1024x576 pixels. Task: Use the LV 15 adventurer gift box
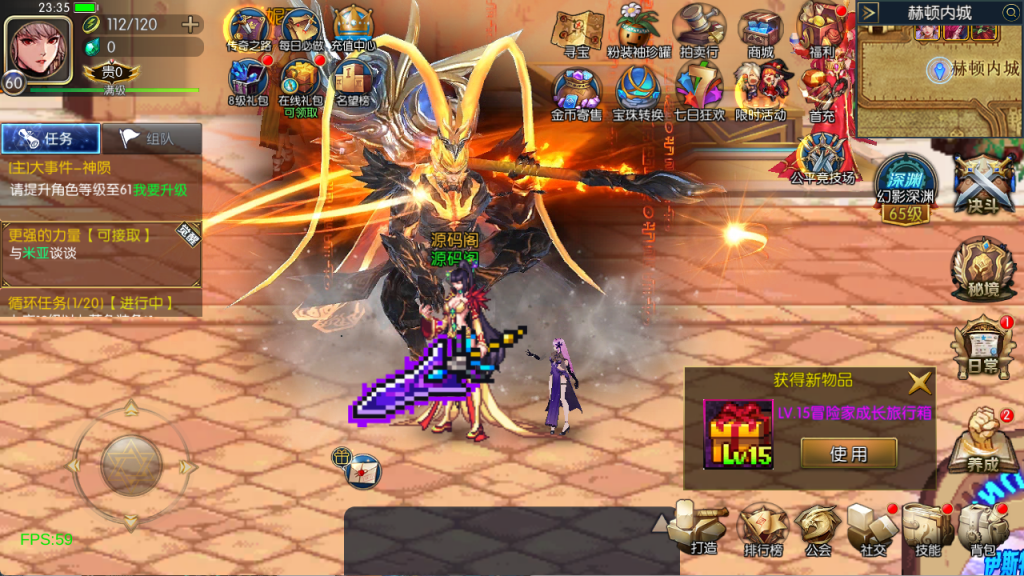[848, 454]
